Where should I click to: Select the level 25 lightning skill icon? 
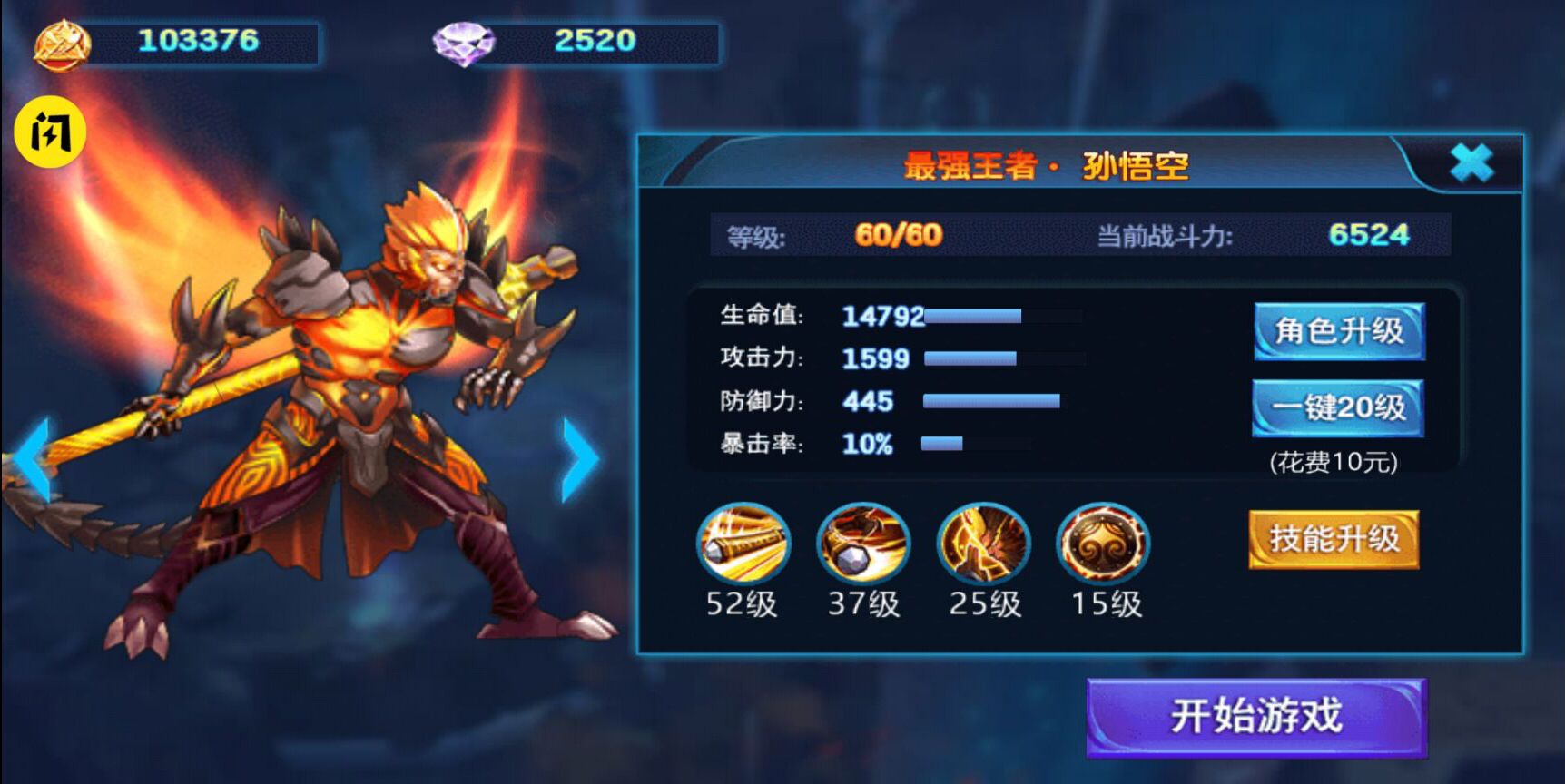tap(985, 543)
